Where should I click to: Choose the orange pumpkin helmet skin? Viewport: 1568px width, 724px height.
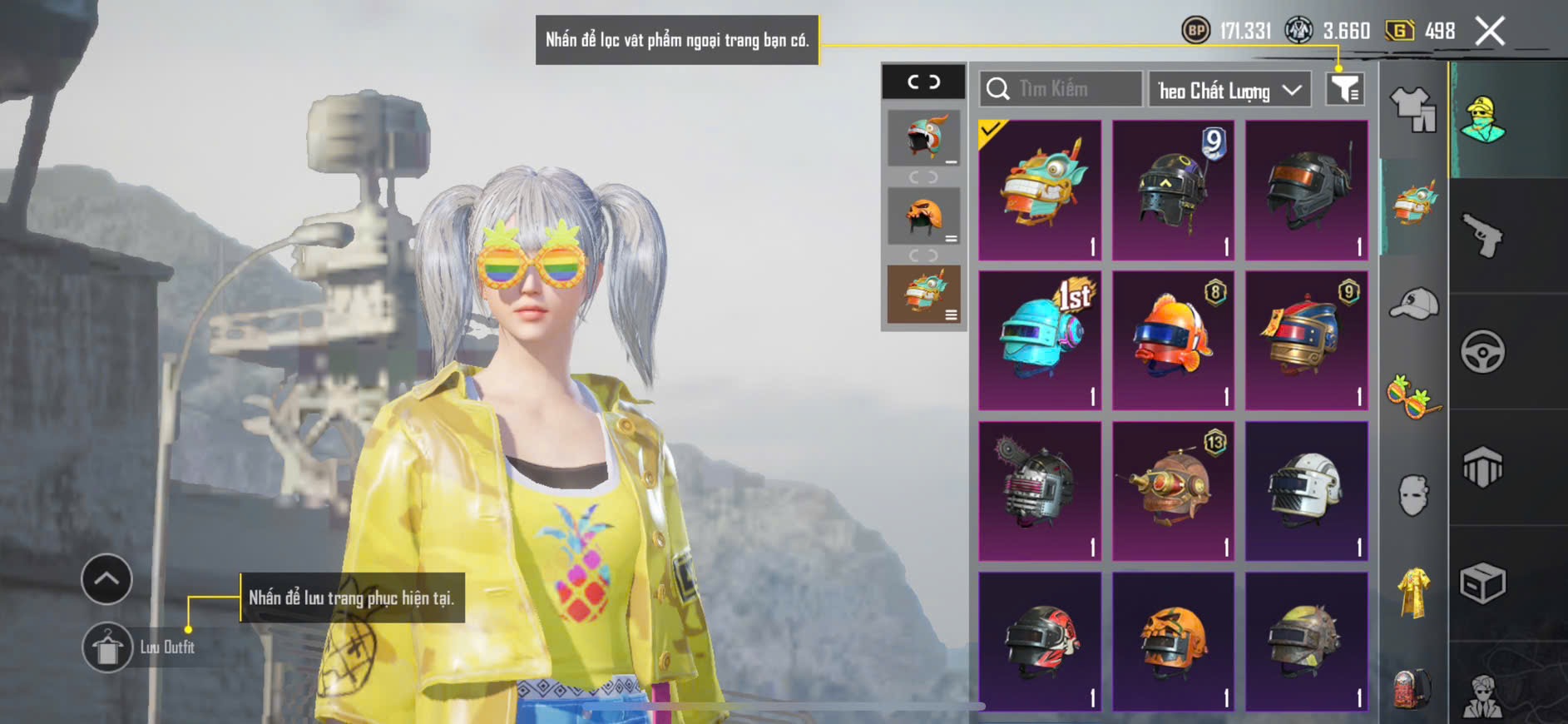1173,641
